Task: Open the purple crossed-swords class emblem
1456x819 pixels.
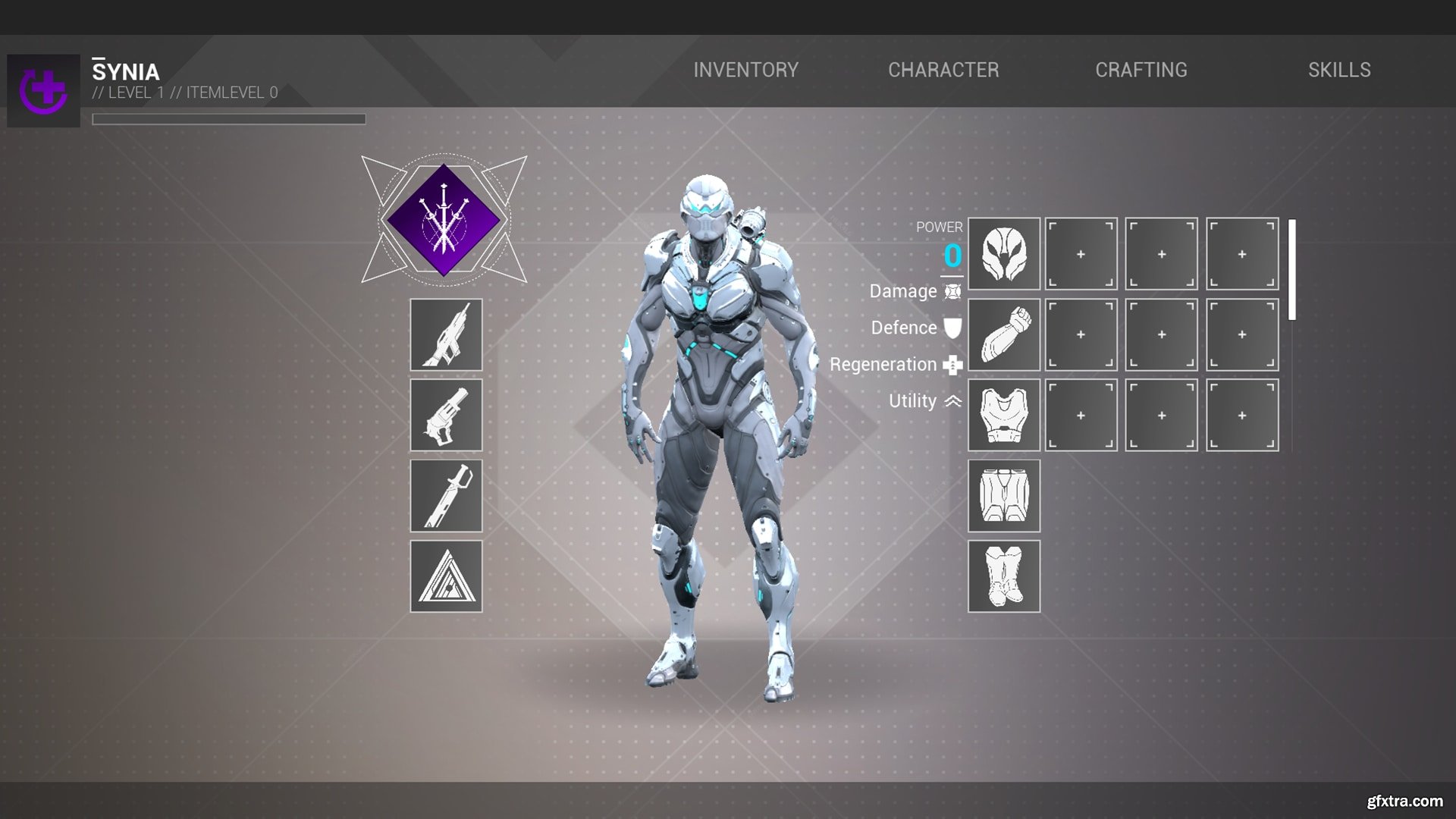Action: [444, 220]
